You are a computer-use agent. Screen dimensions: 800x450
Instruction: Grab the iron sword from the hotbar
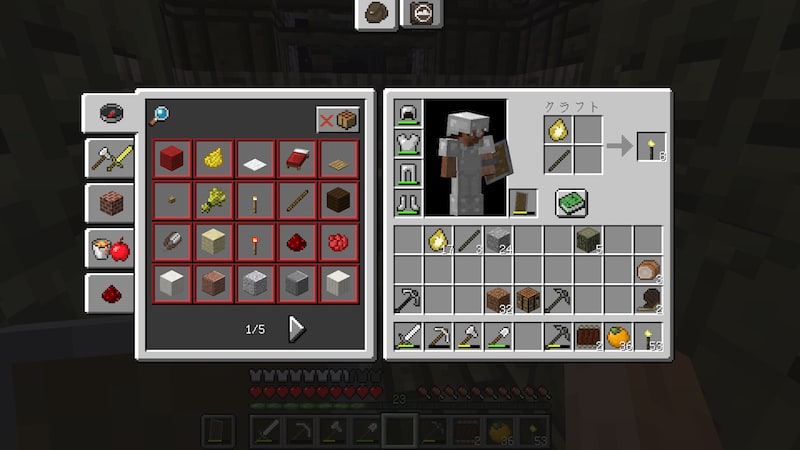click(x=409, y=337)
